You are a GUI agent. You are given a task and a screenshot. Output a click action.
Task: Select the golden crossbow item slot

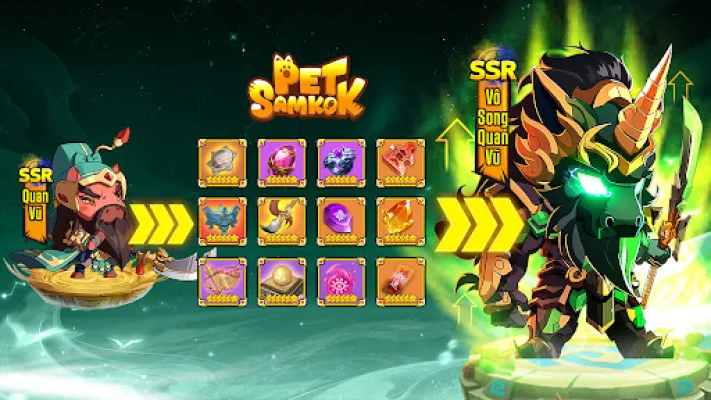click(222, 281)
